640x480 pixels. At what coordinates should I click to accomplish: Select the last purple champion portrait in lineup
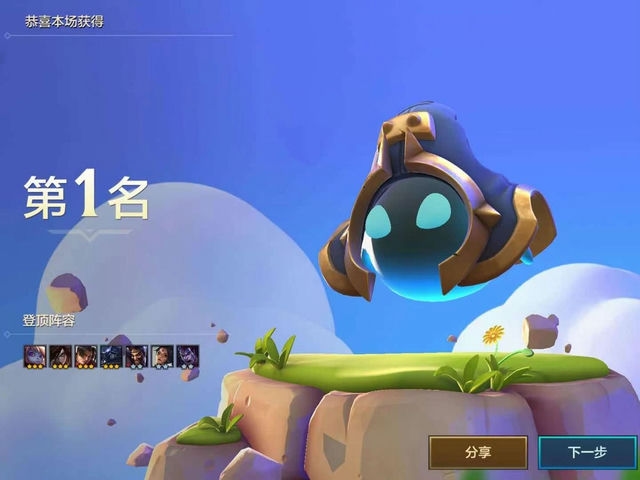[x=187, y=355]
